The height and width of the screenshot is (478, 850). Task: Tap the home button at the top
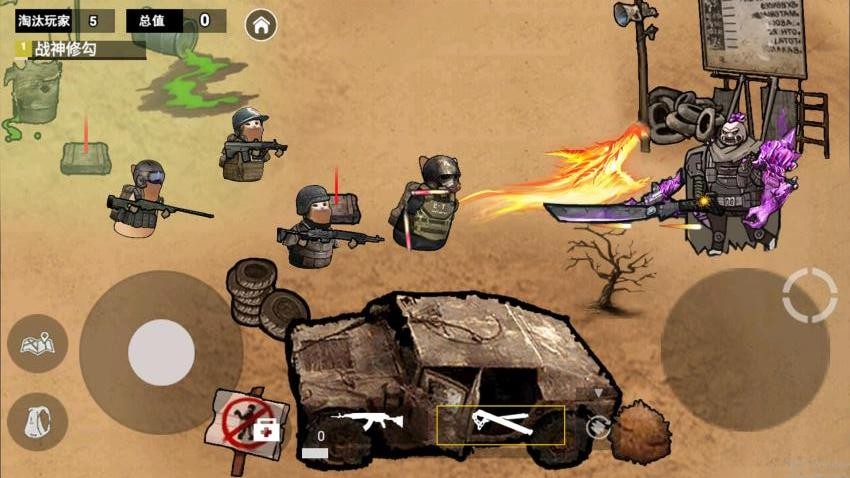[x=261, y=25]
